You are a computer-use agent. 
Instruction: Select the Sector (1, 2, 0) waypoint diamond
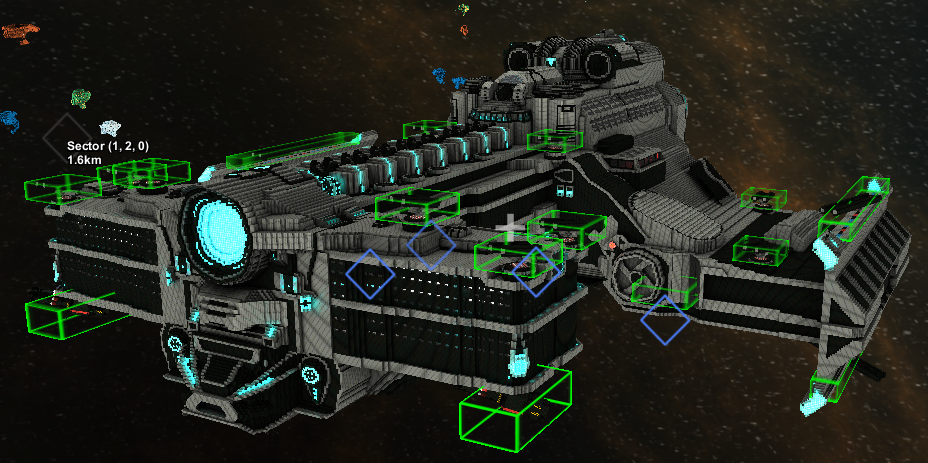pyautogui.click(x=68, y=140)
